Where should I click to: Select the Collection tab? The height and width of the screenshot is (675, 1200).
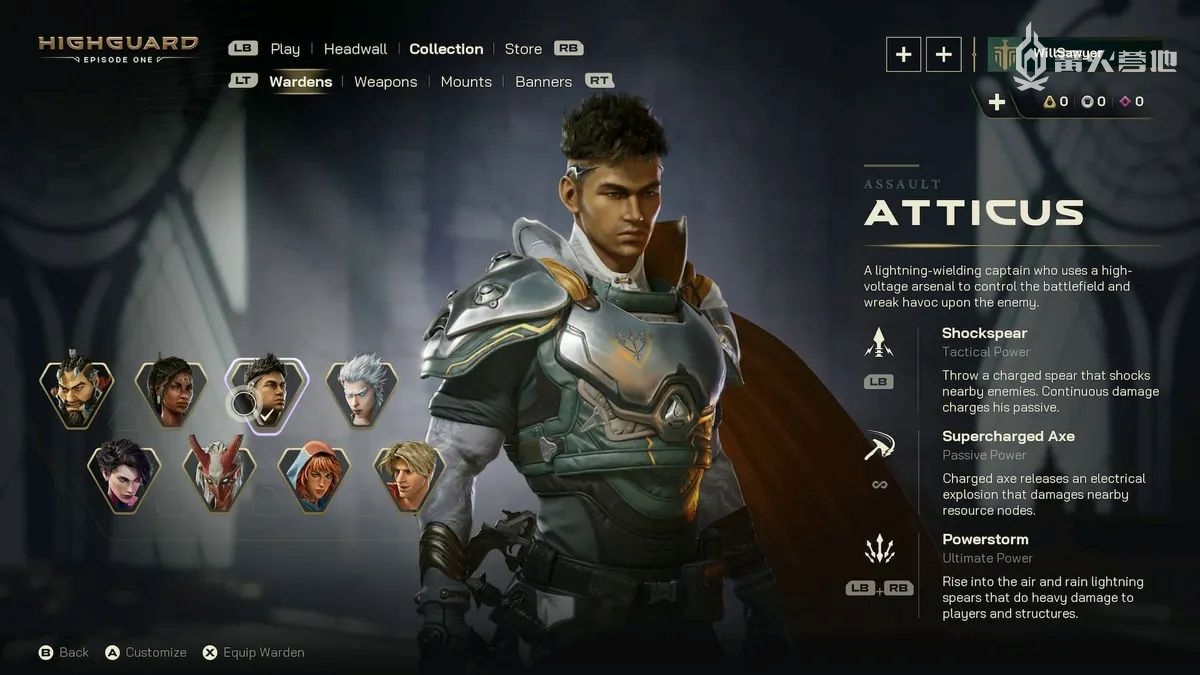(446, 49)
